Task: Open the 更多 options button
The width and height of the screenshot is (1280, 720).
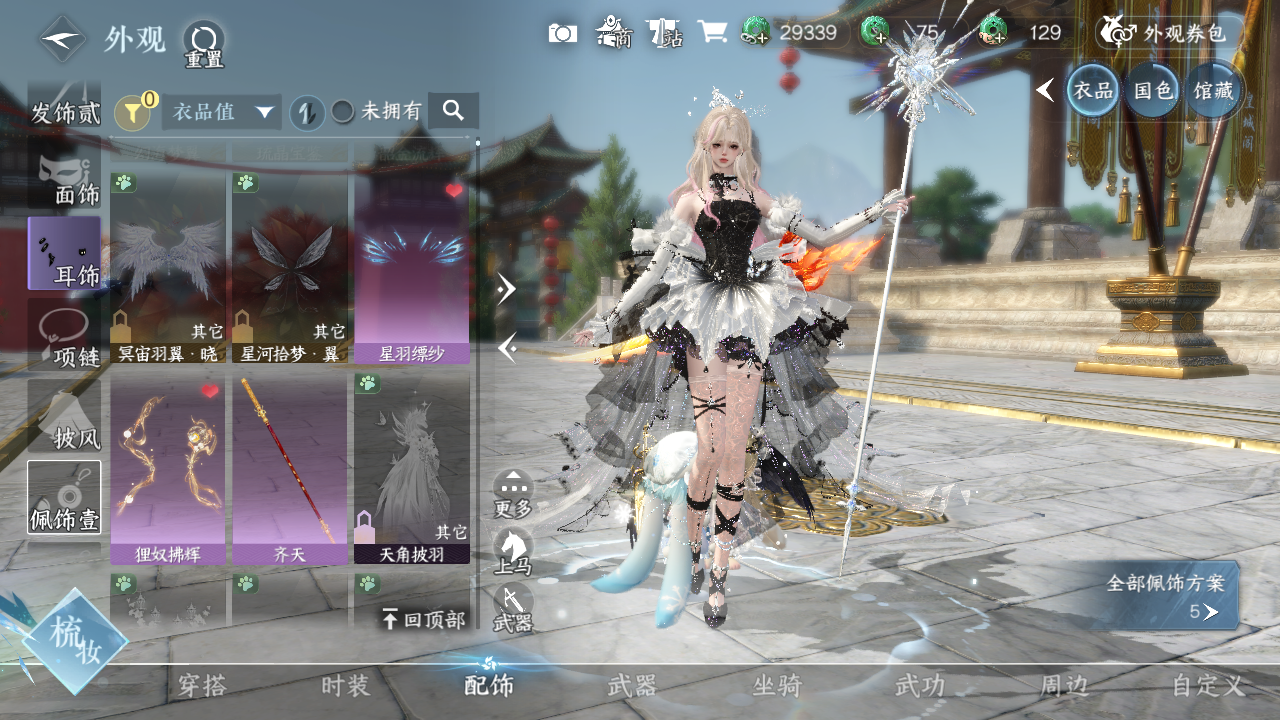Action: [513, 494]
